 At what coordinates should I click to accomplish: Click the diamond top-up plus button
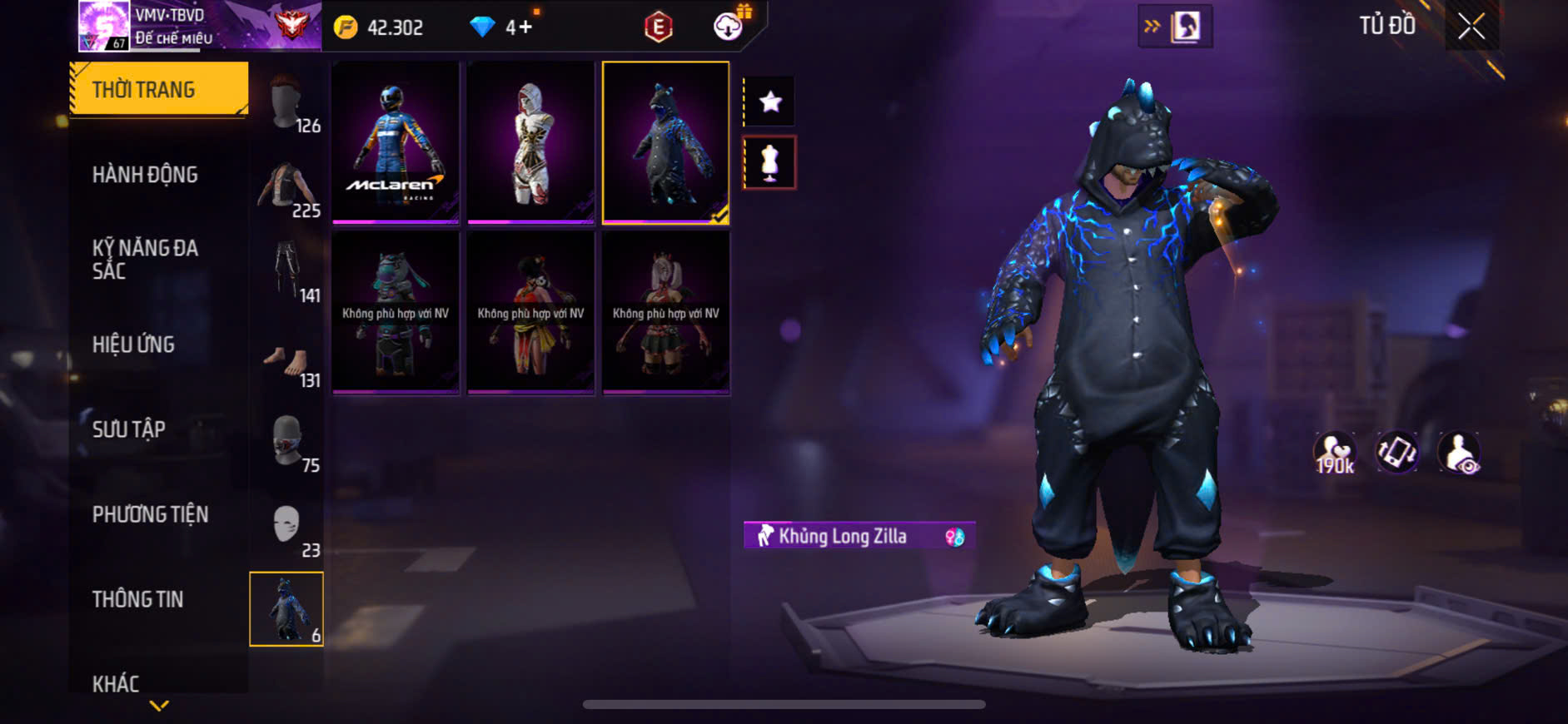525,27
